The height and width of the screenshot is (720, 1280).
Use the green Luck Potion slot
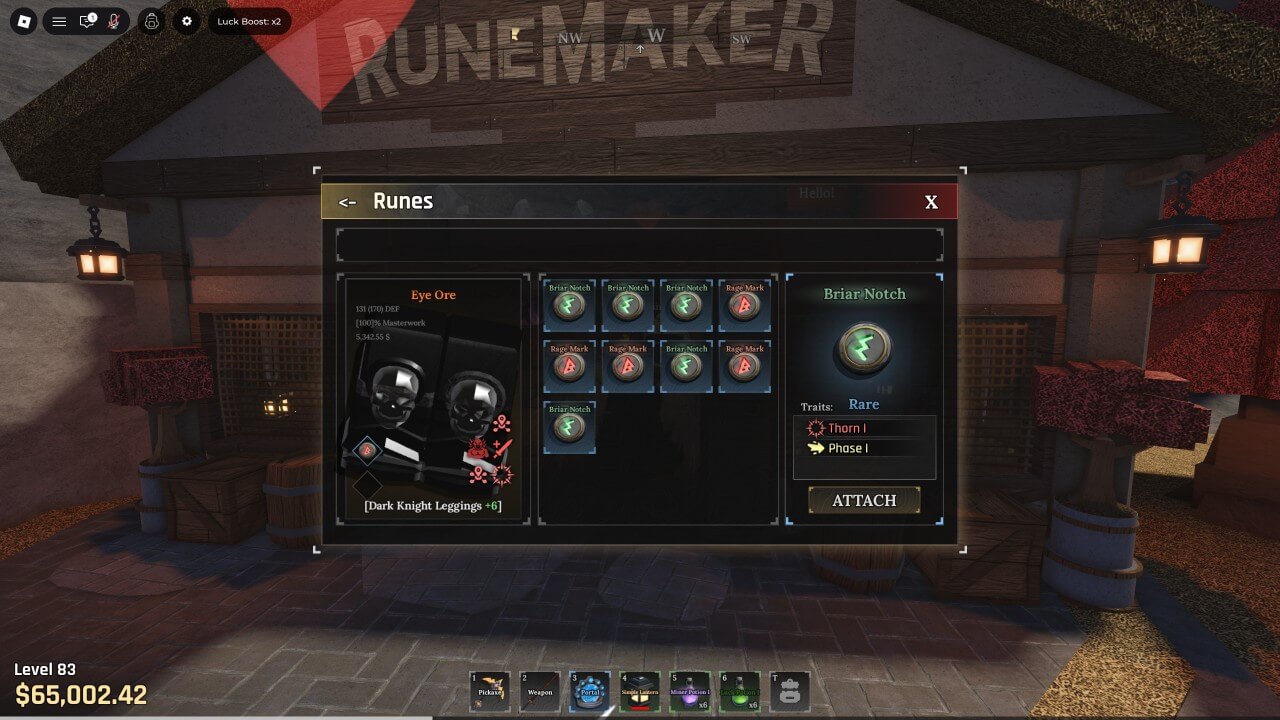[x=740, y=691]
